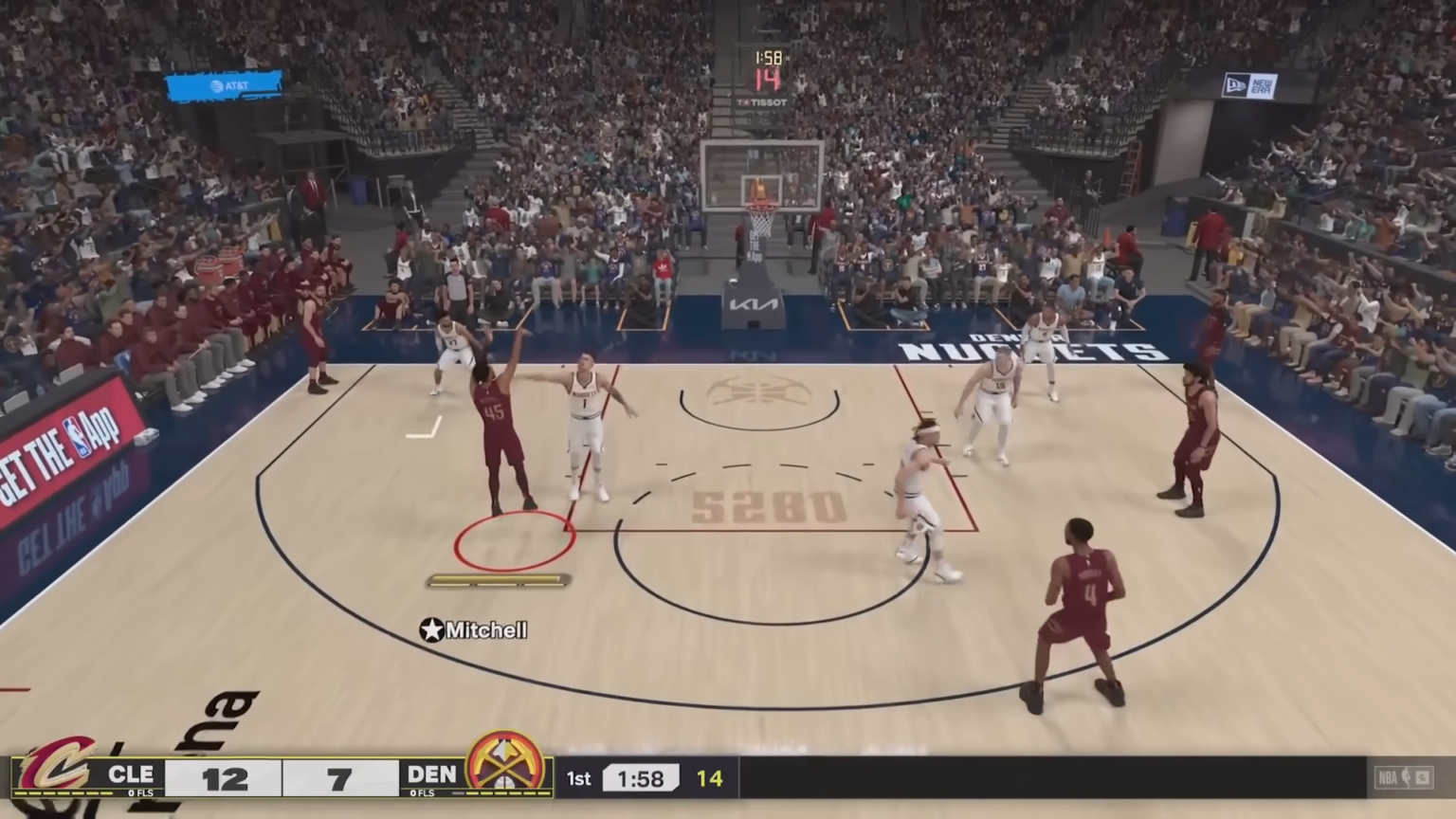Click the Nuggets score of 7
The image size is (1456, 819).
(337, 777)
